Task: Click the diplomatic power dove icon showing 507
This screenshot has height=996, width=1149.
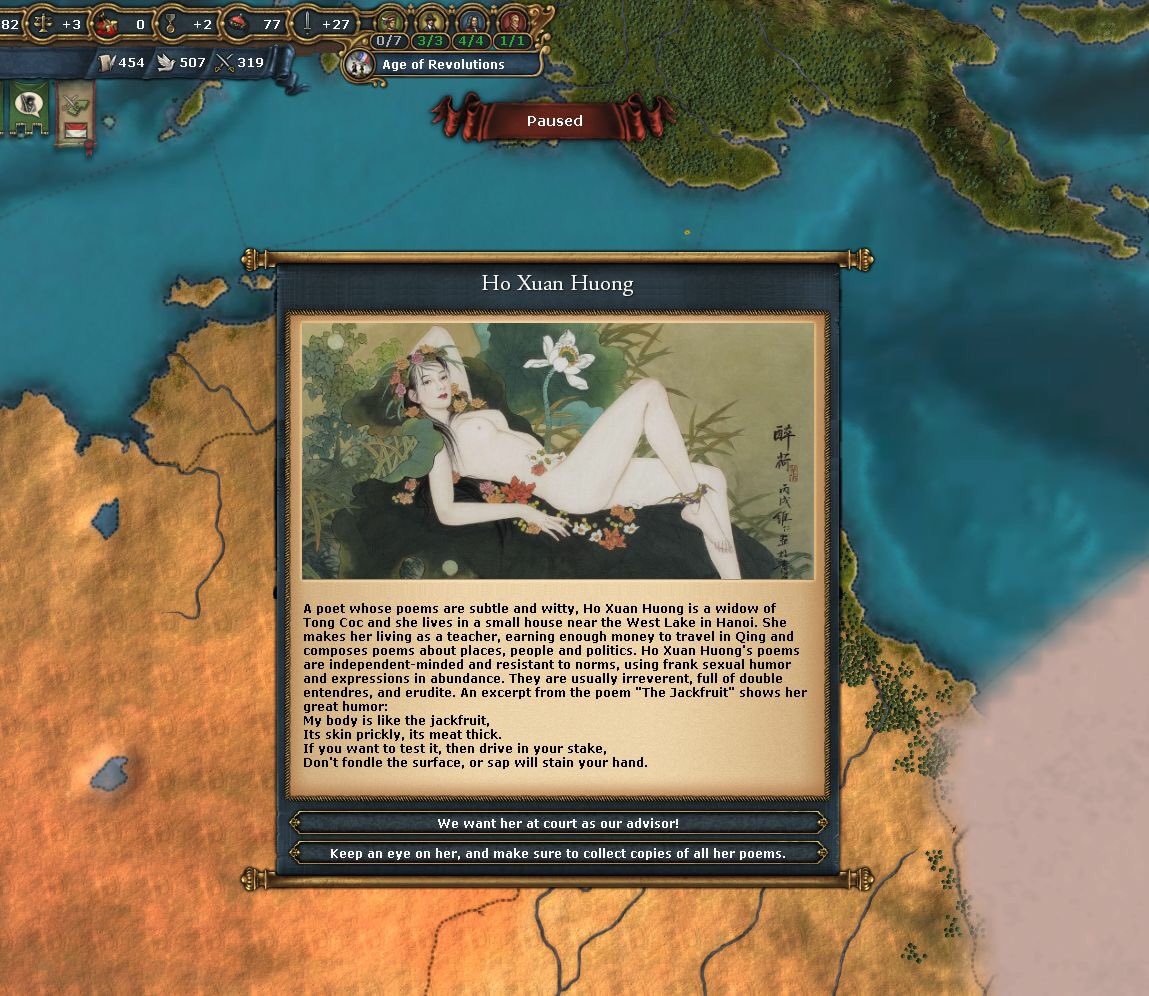Action: [x=165, y=62]
